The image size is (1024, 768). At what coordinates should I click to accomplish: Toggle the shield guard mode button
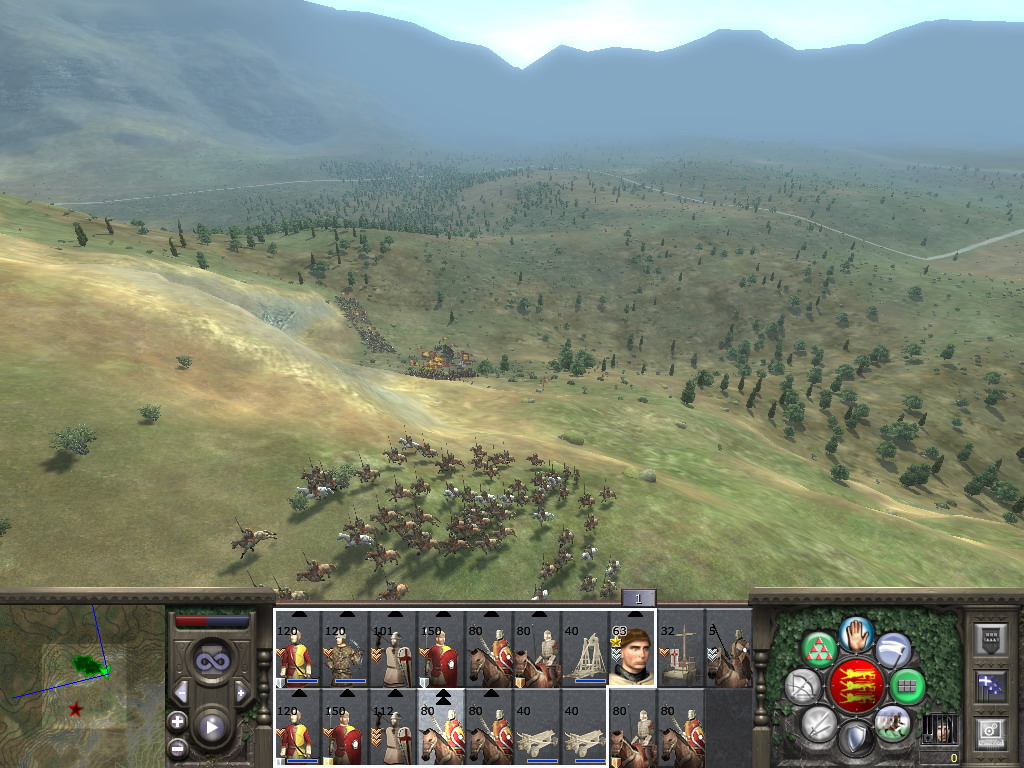(855, 739)
